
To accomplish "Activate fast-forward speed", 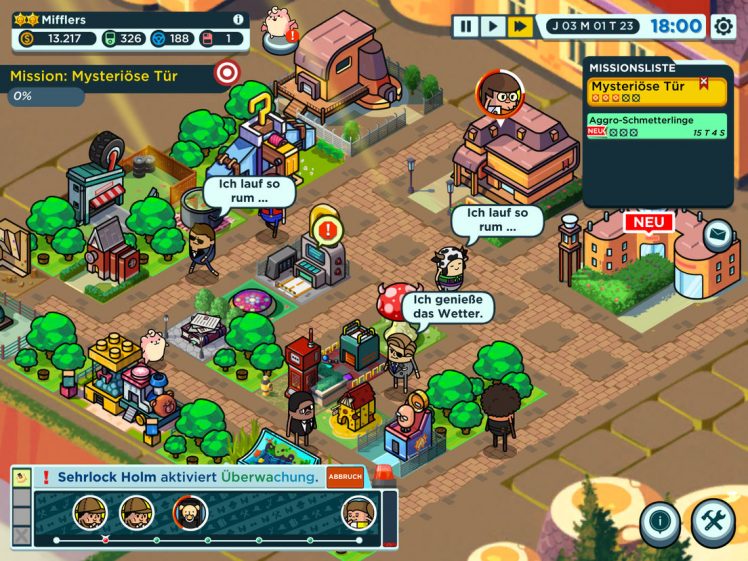I will pyautogui.click(x=520, y=27).
